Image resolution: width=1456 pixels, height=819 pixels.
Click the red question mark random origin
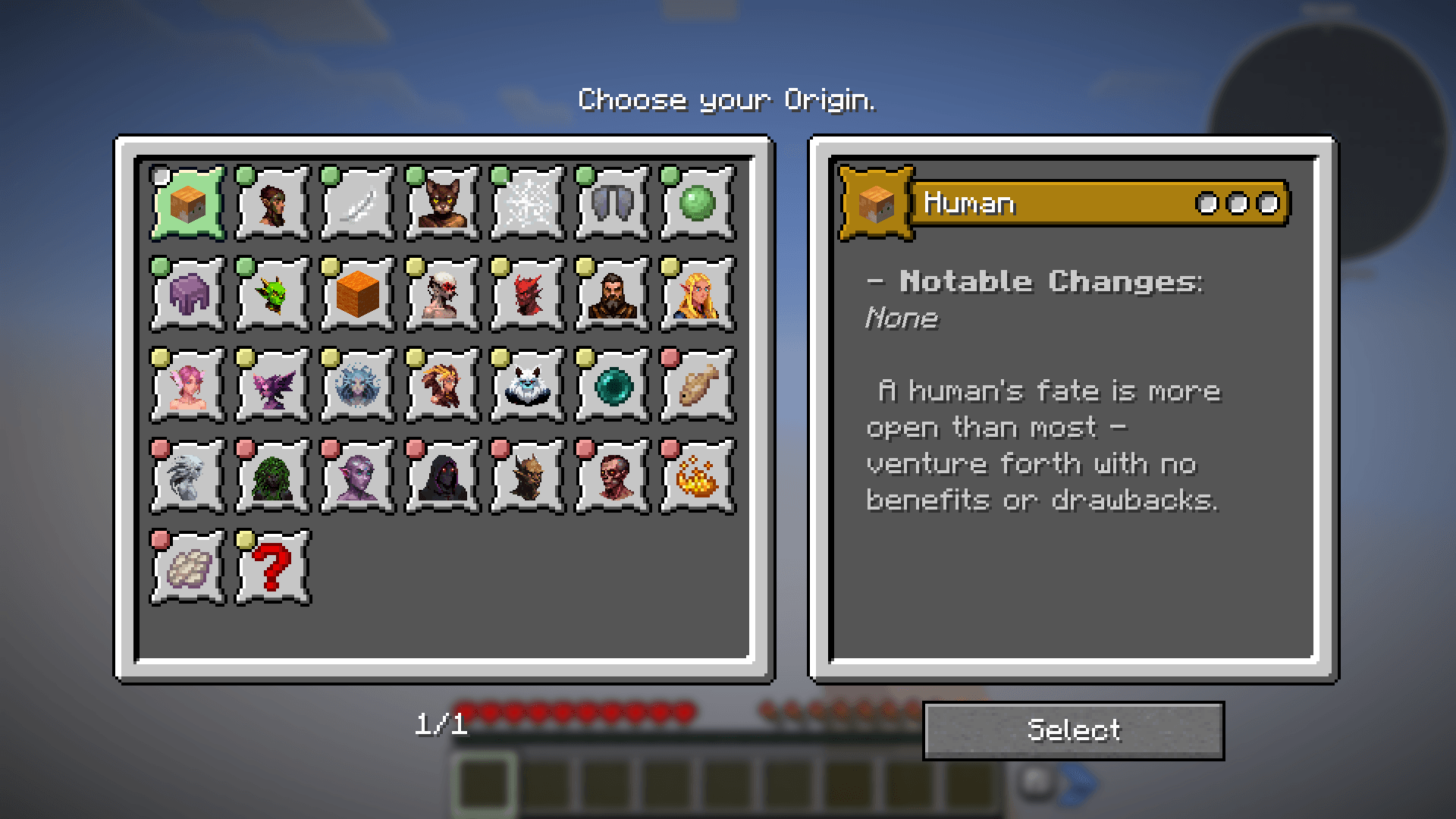pyautogui.click(x=271, y=565)
